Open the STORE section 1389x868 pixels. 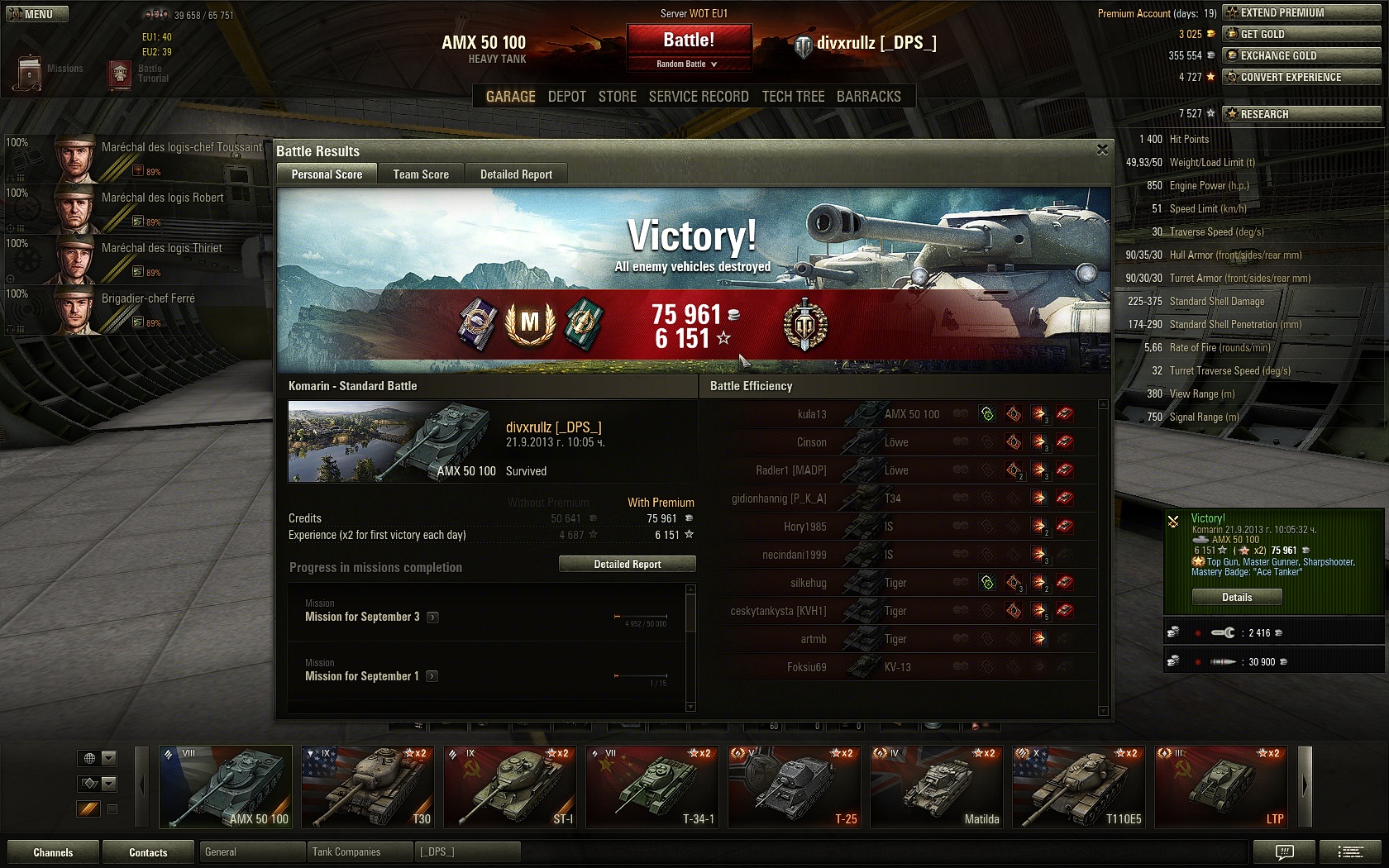618,97
